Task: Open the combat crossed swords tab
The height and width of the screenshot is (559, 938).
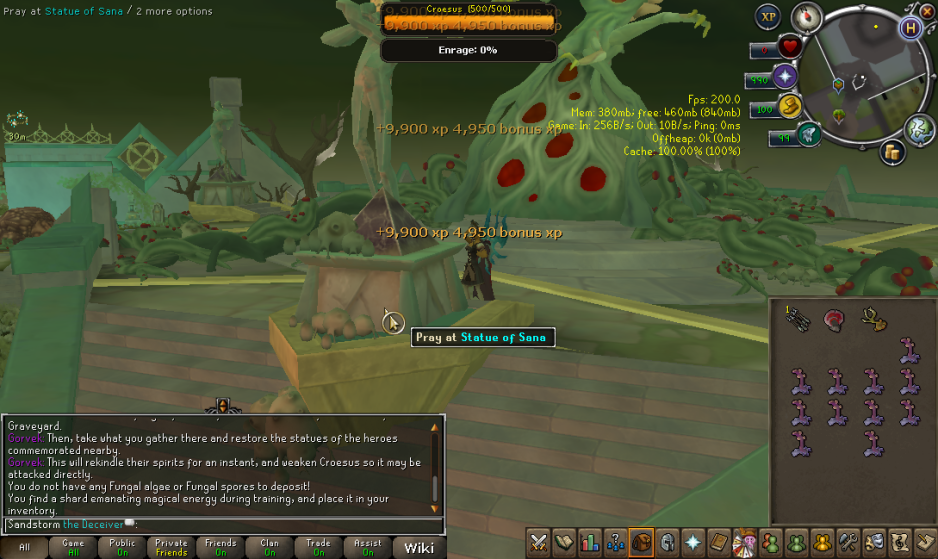Action: point(539,542)
